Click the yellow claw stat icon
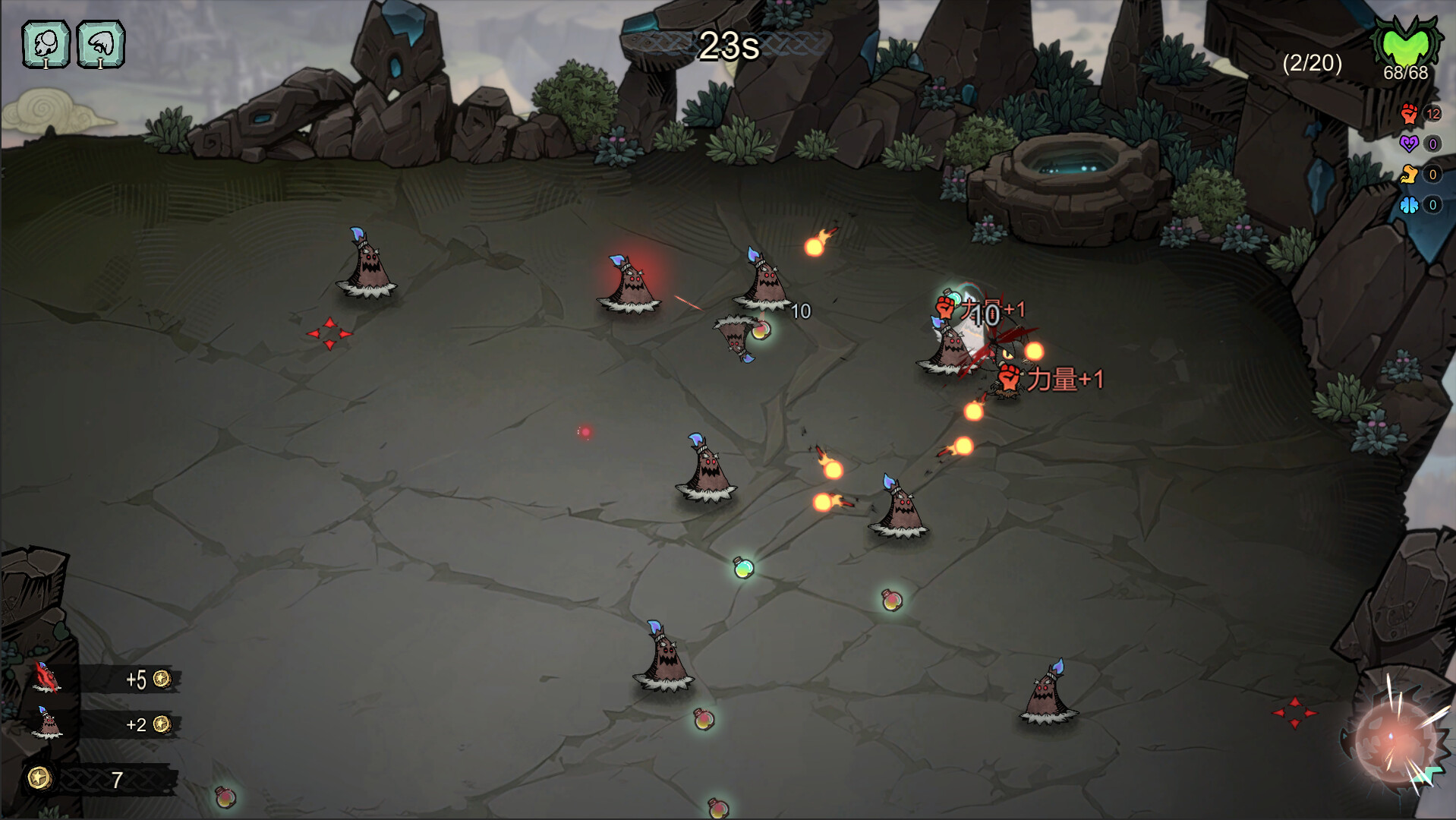The height and width of the screenshot is (820, 1456). 1410,173
